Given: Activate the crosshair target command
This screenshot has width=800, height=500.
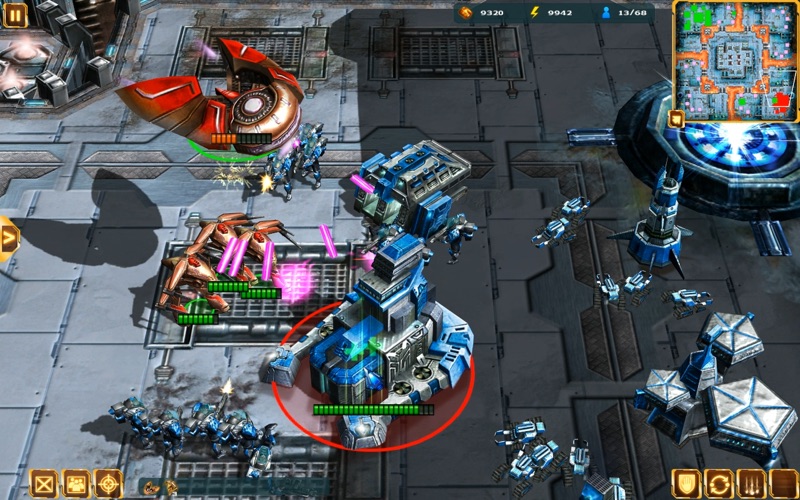Looking at the screenshot, I should (x=107, y=483).
